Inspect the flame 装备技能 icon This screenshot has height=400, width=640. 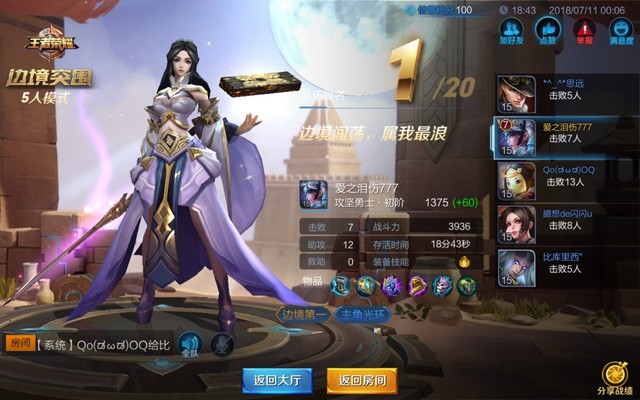pos(465,262)
